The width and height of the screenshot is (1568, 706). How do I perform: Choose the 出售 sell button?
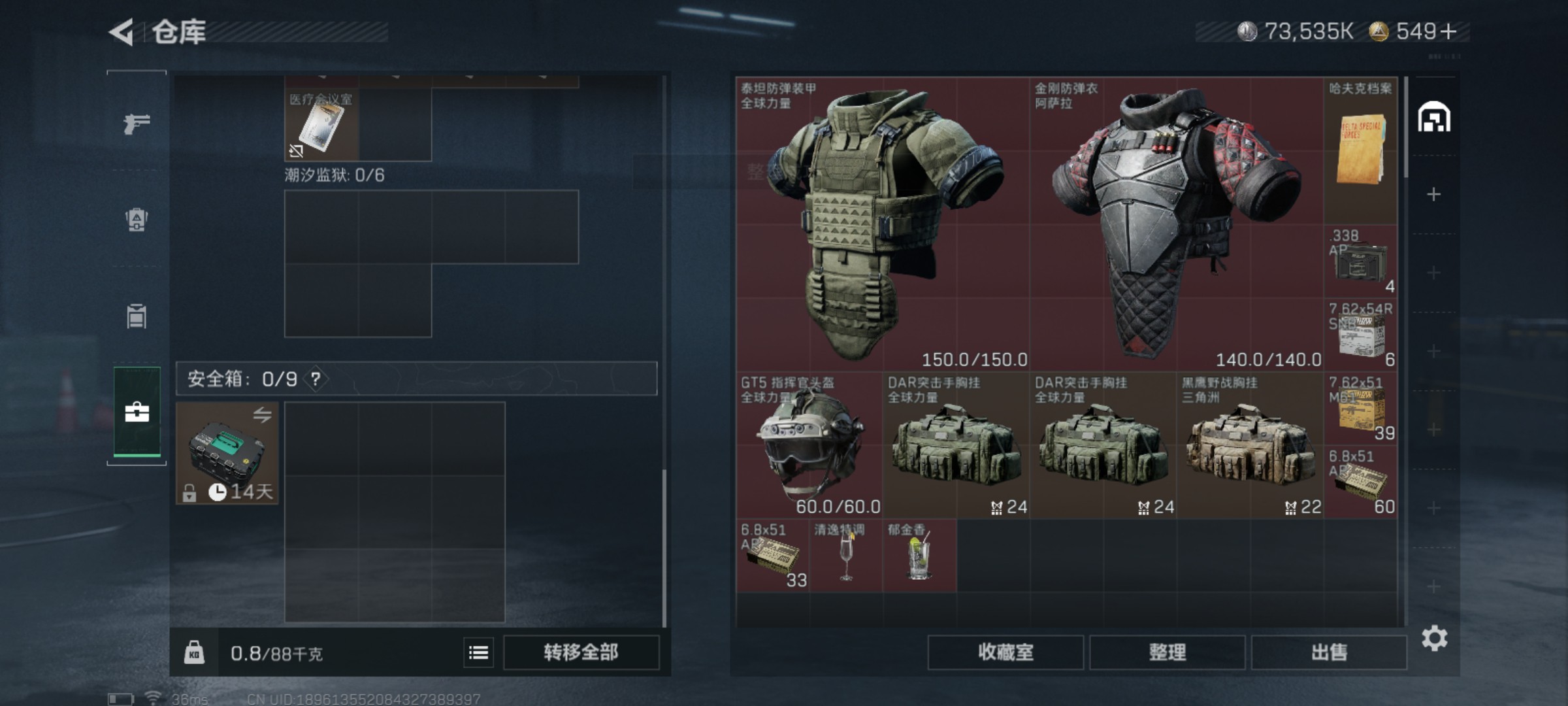[x=1328, y=652]
